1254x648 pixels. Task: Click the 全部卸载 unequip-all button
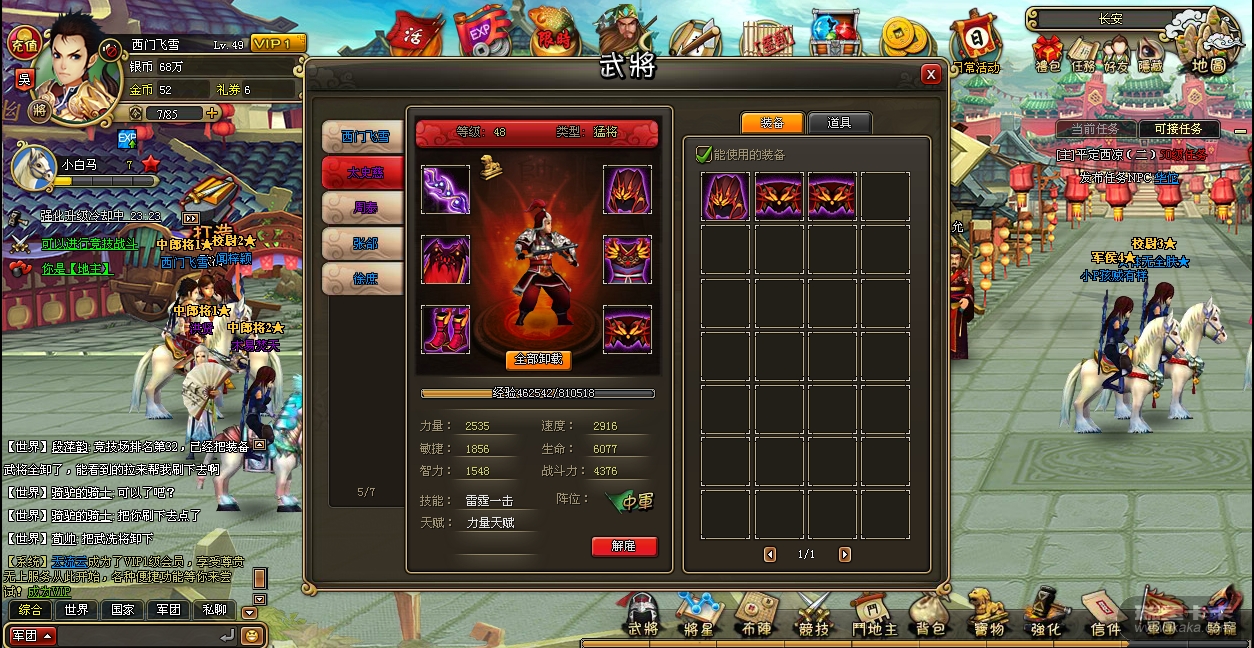538,360
